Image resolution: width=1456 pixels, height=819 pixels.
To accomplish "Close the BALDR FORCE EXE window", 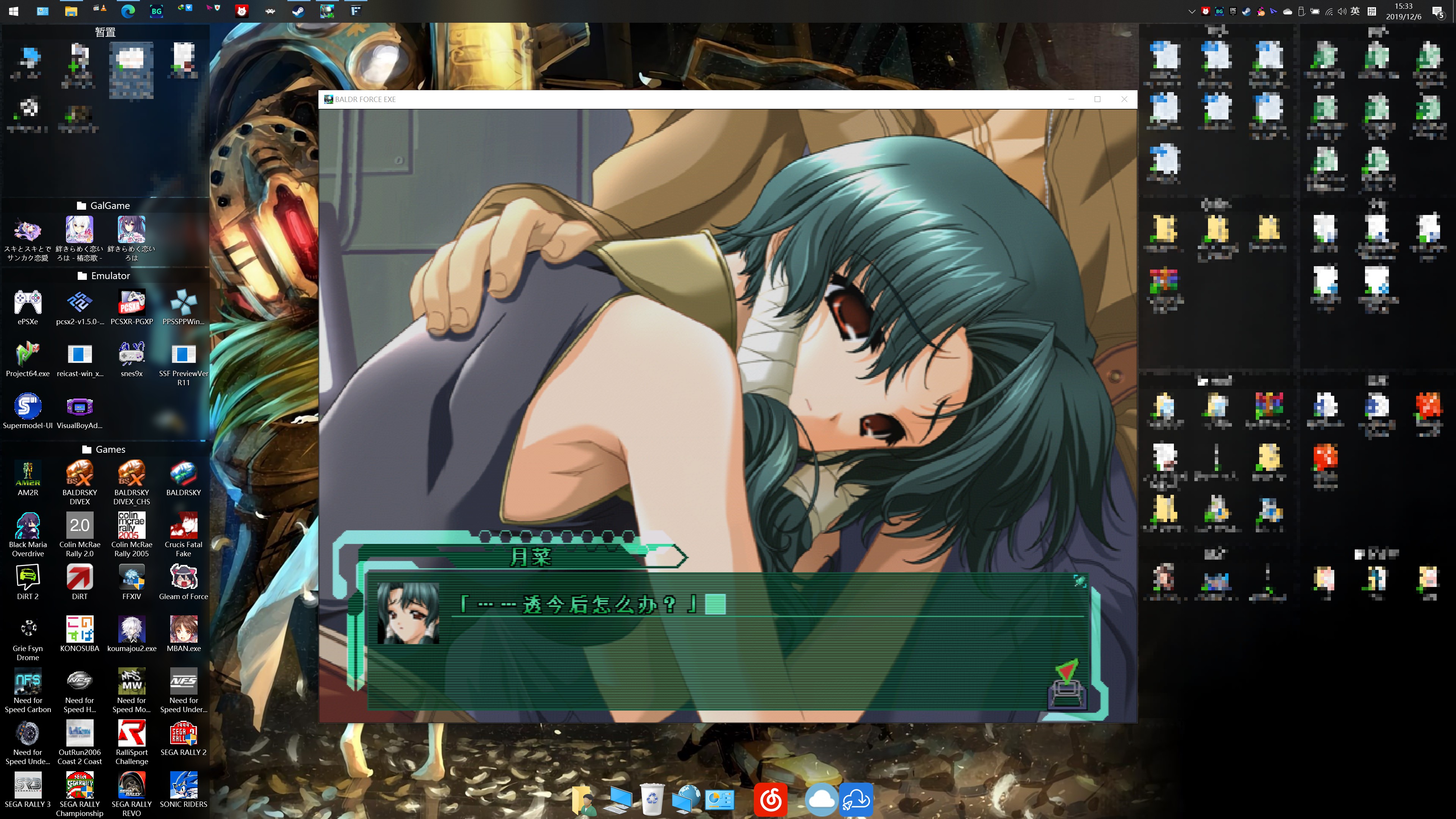I will (1124, 99).
